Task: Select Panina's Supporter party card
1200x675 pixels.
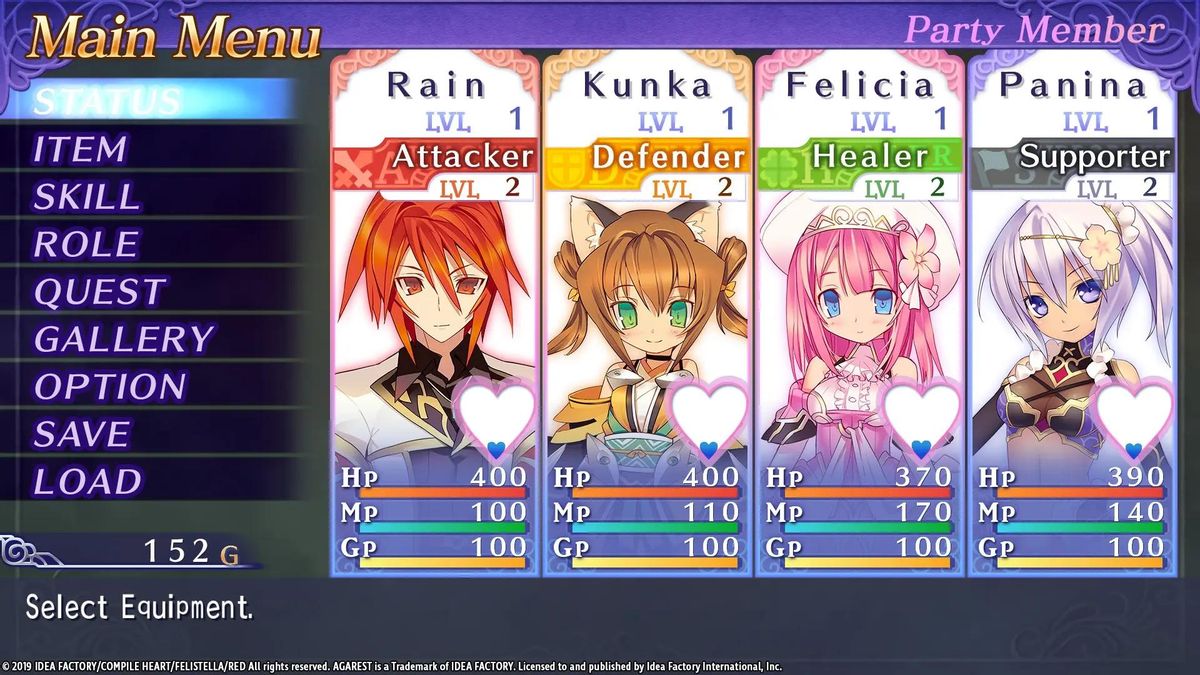Action: [1072, 315]
